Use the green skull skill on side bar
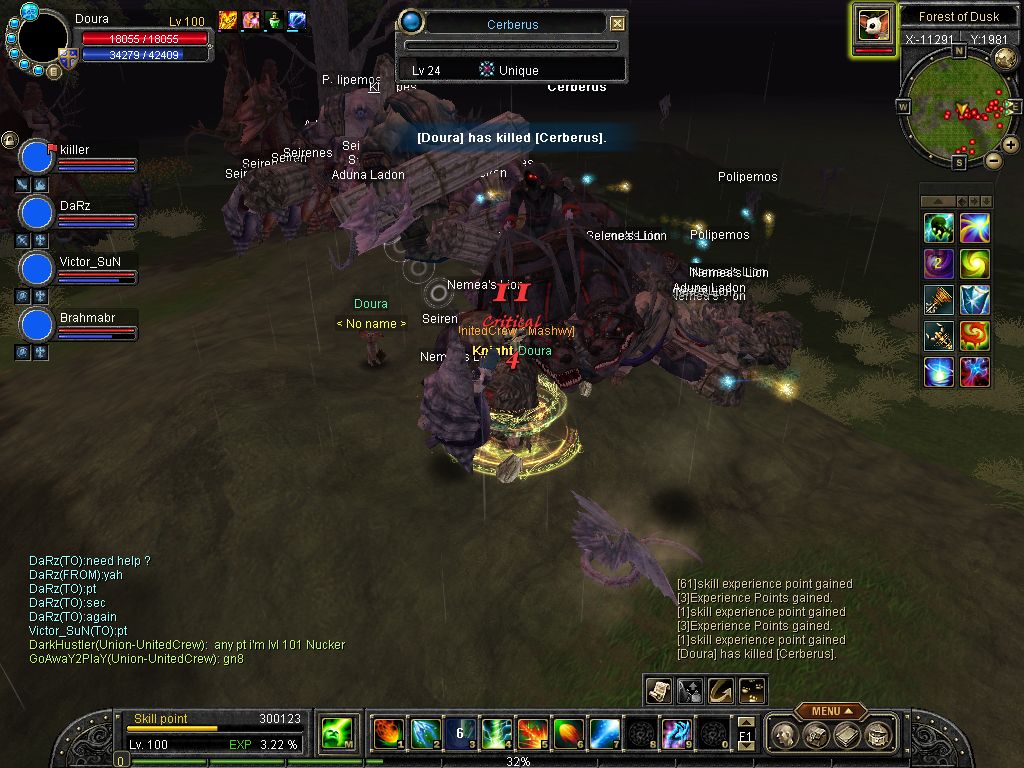The width and height of the screenshot is (1024, 768). [938, 228]
